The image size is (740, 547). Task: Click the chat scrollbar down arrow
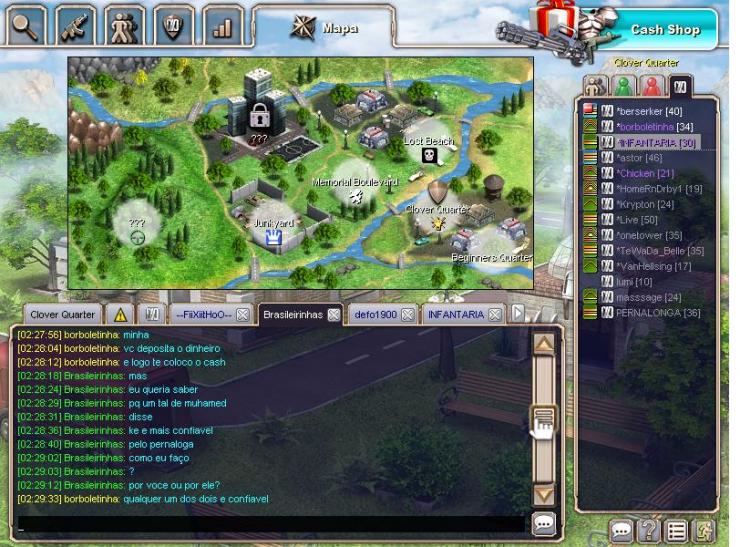click(x=543, y=494)
